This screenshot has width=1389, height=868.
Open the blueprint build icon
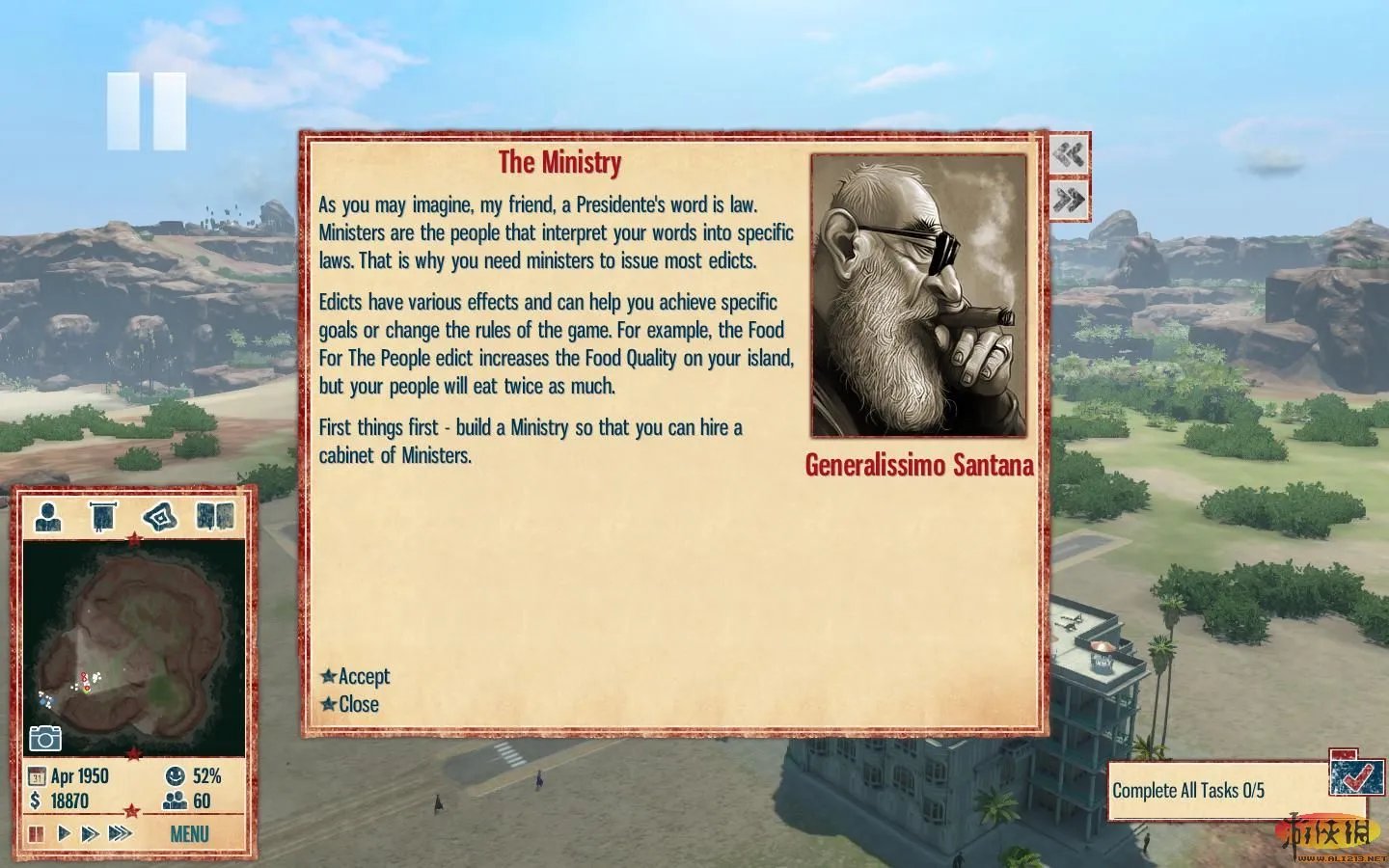coord(159,517)
